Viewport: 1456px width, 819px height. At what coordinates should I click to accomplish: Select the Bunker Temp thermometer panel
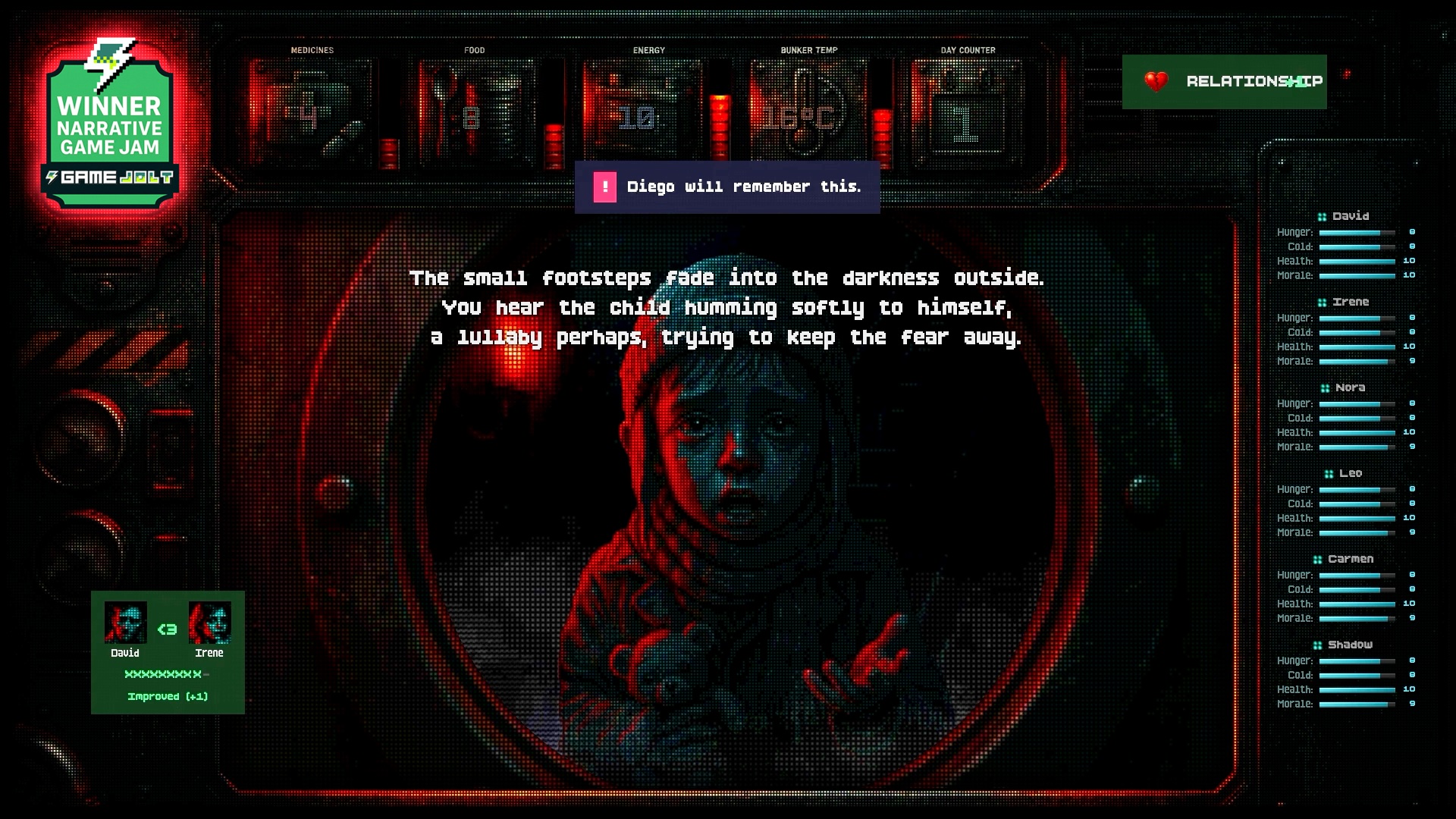807,114
